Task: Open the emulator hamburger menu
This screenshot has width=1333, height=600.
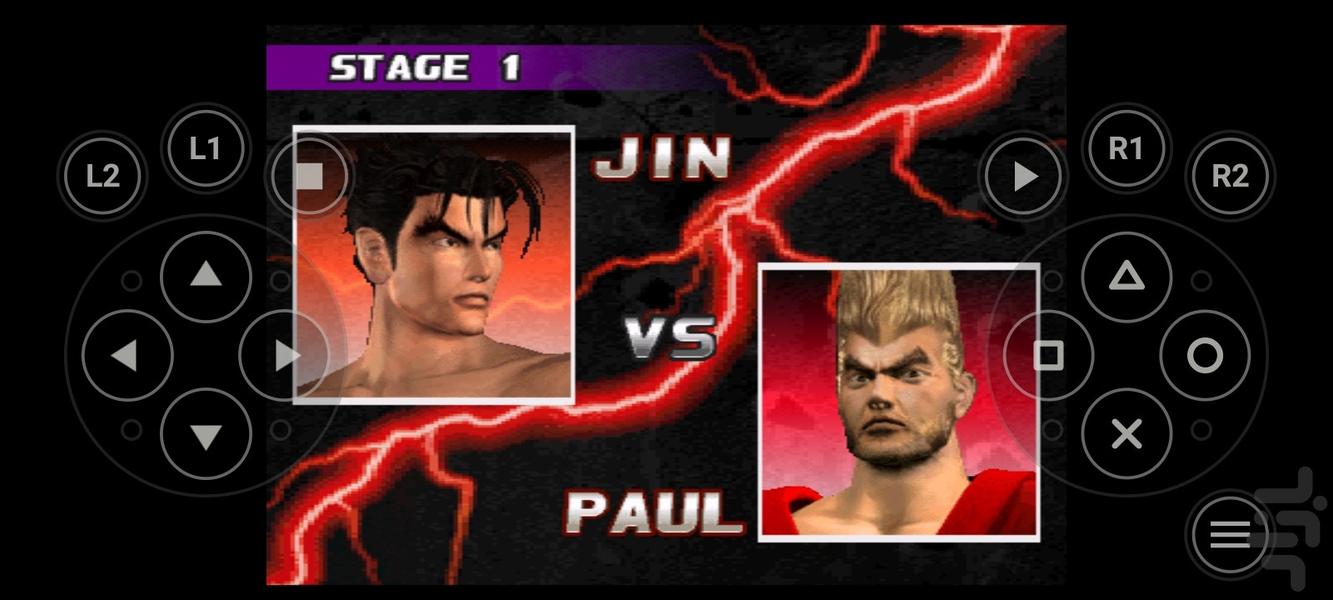Action: coord(1230,535)
